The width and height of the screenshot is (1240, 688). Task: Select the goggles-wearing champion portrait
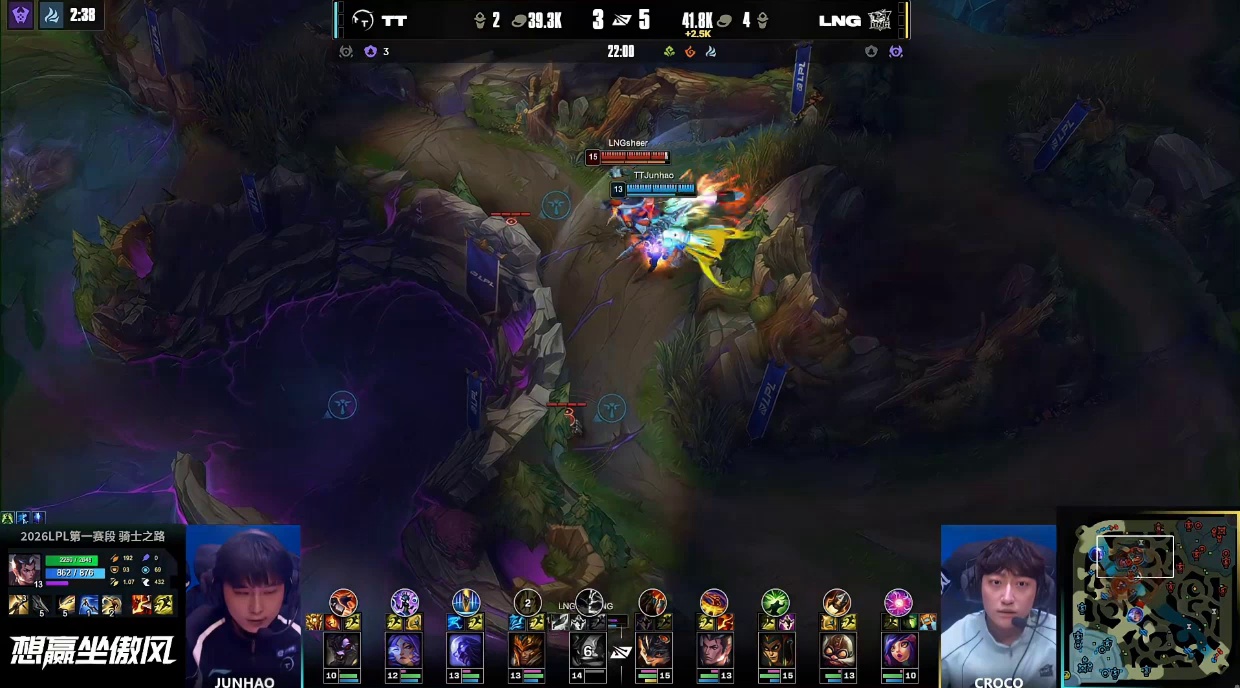(837, 650)
